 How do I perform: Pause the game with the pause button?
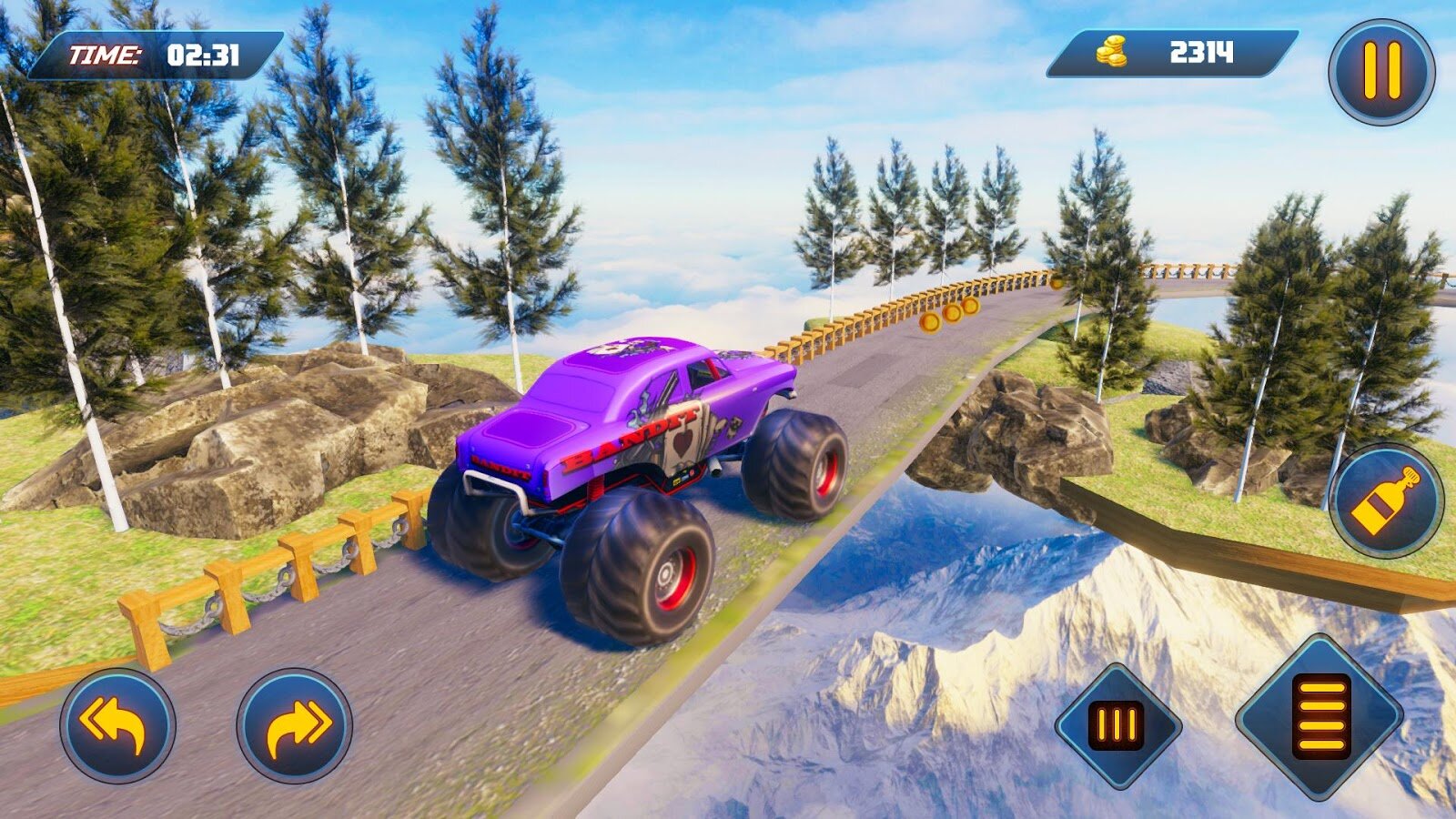1381,72
